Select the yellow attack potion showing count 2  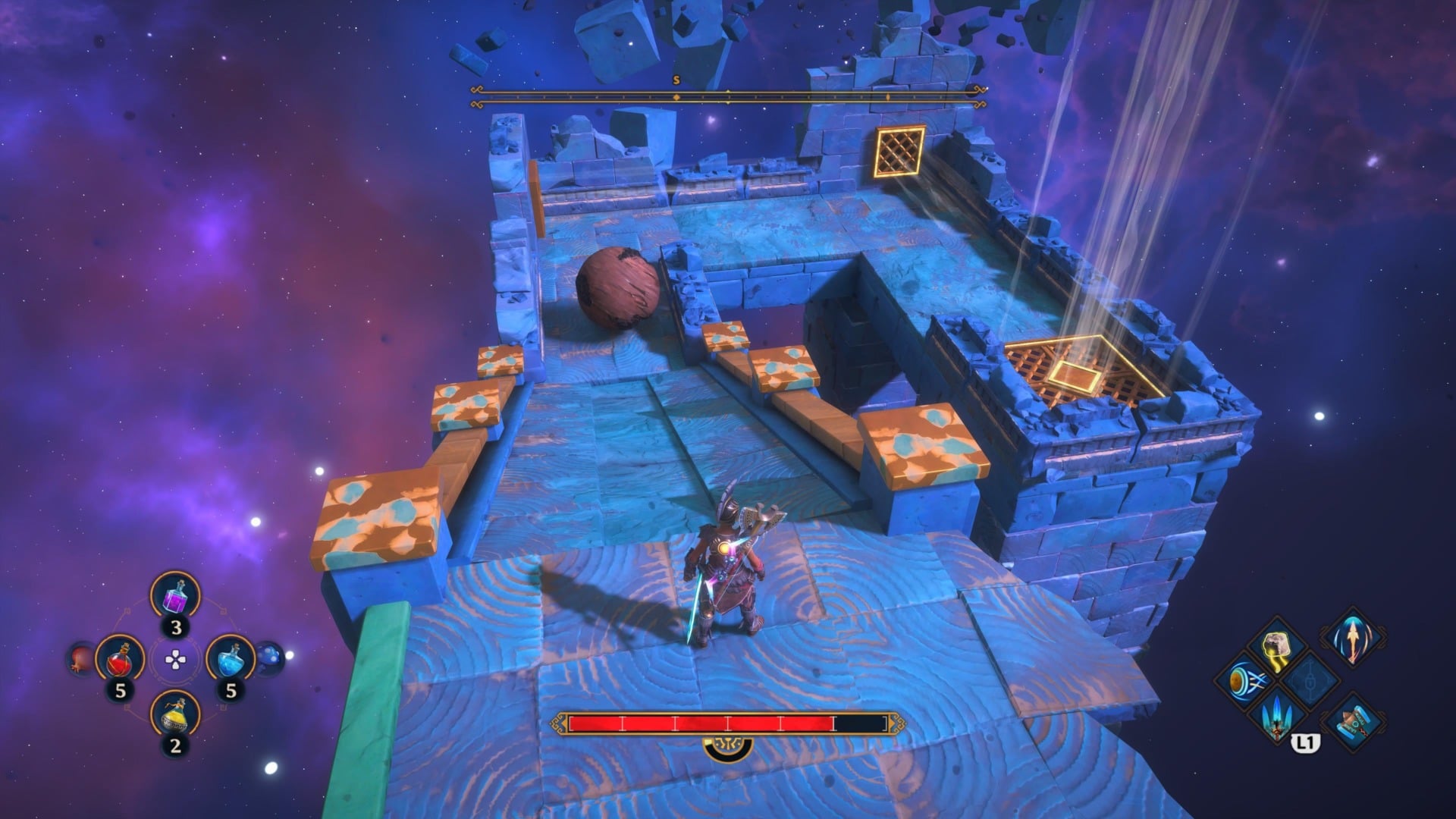175,716
